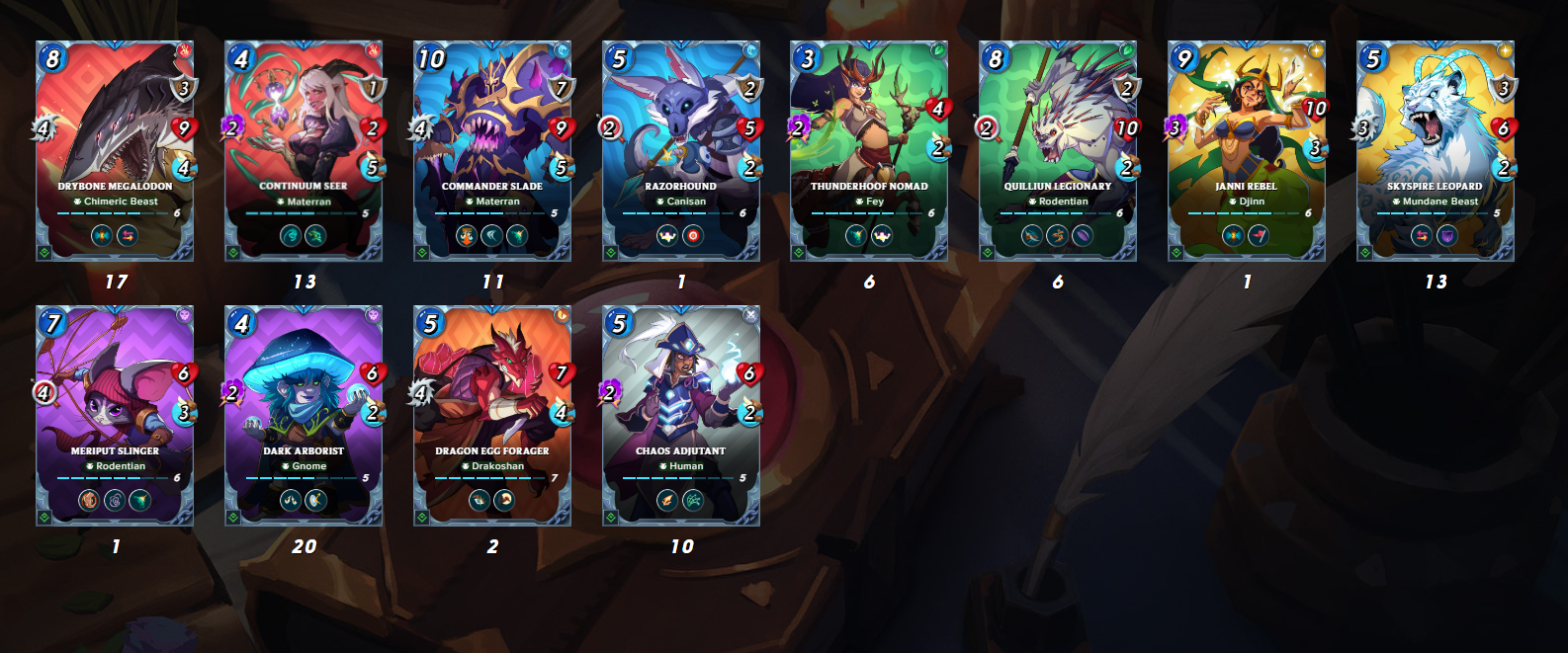
Task: Open the Dark Arborist card
Action: pos(304,415)
